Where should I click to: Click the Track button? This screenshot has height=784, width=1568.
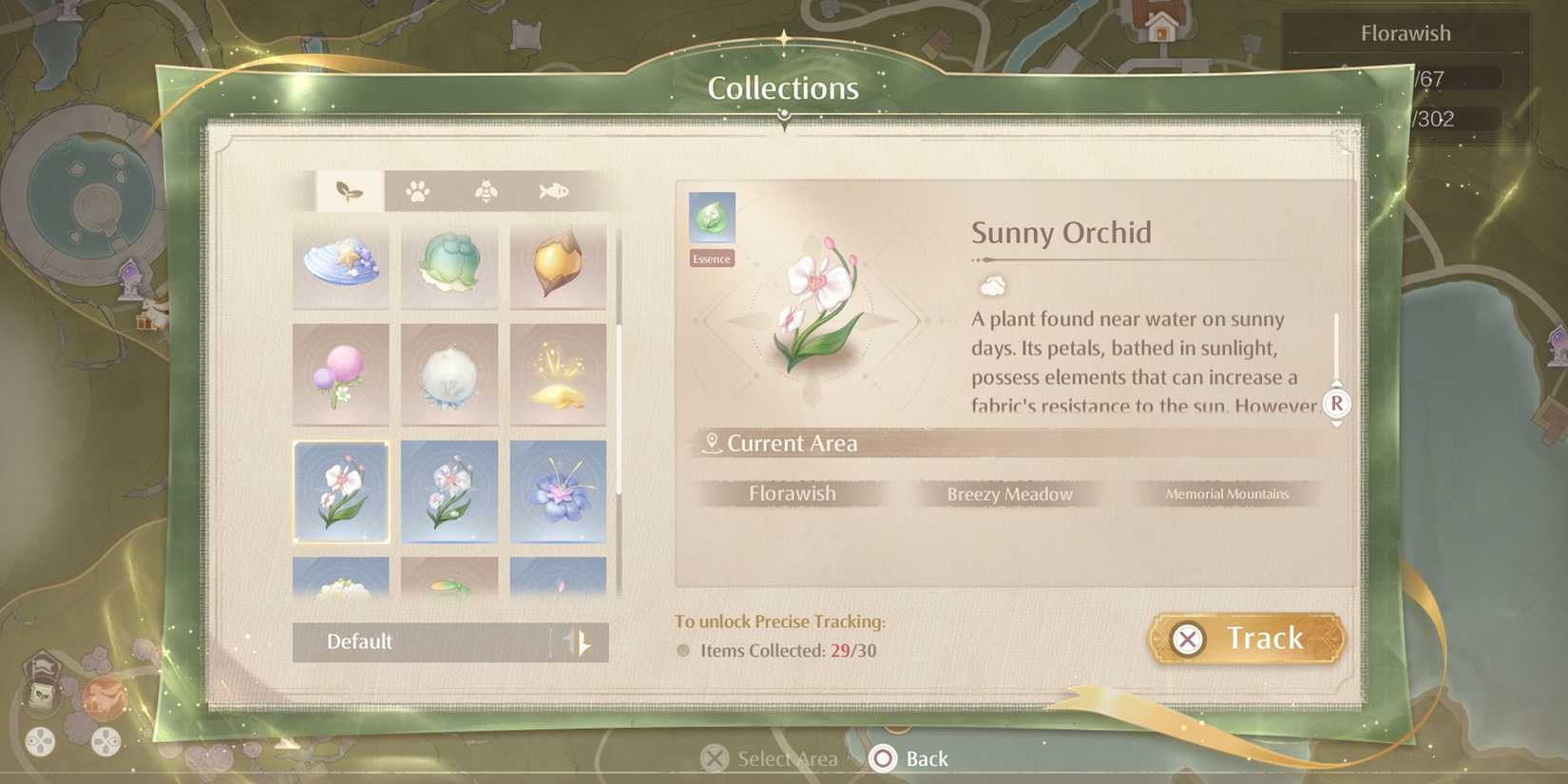[1246, 638]
